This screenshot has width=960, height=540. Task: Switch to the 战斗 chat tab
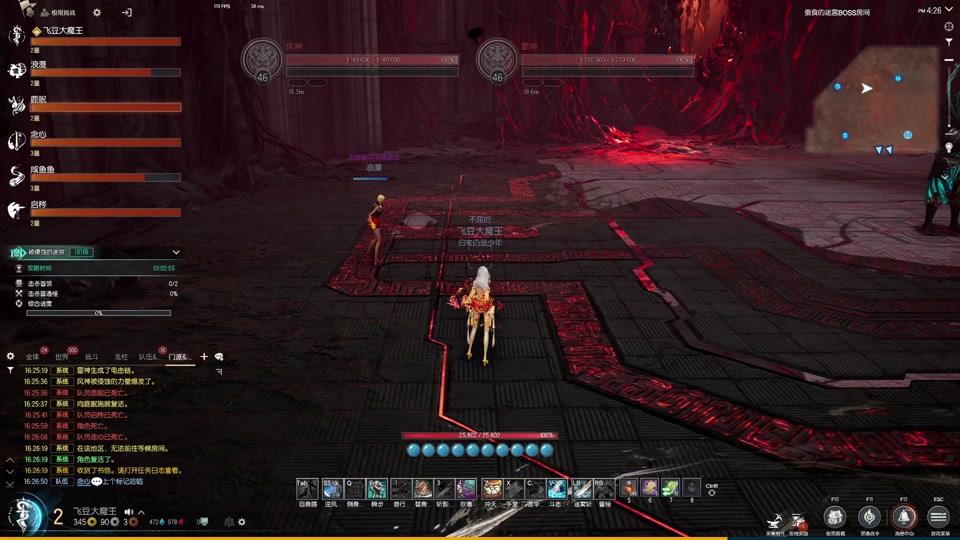pyautogui.click(x=91, y=357)
